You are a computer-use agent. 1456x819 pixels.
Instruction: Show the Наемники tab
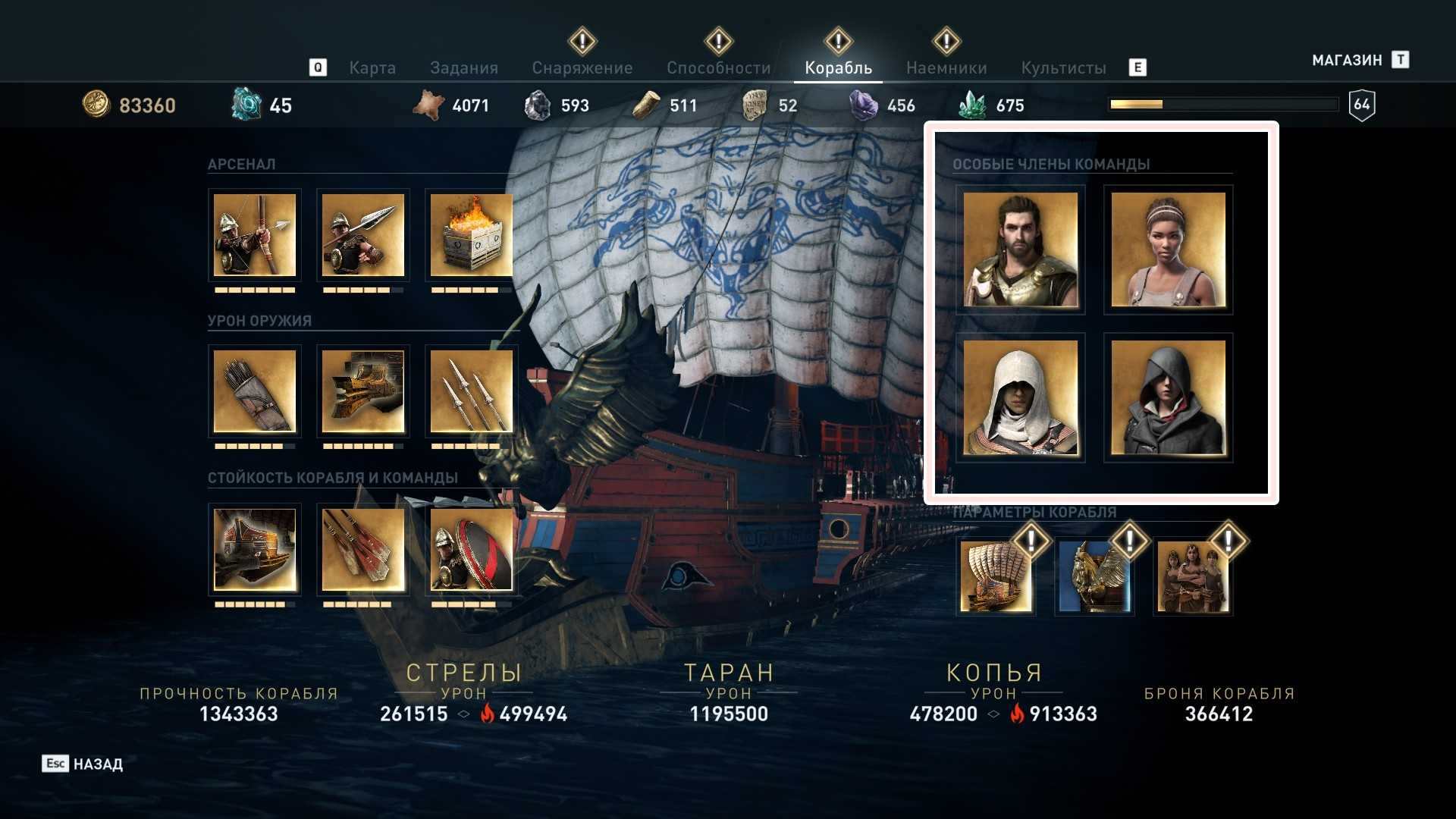coord(946,68)
